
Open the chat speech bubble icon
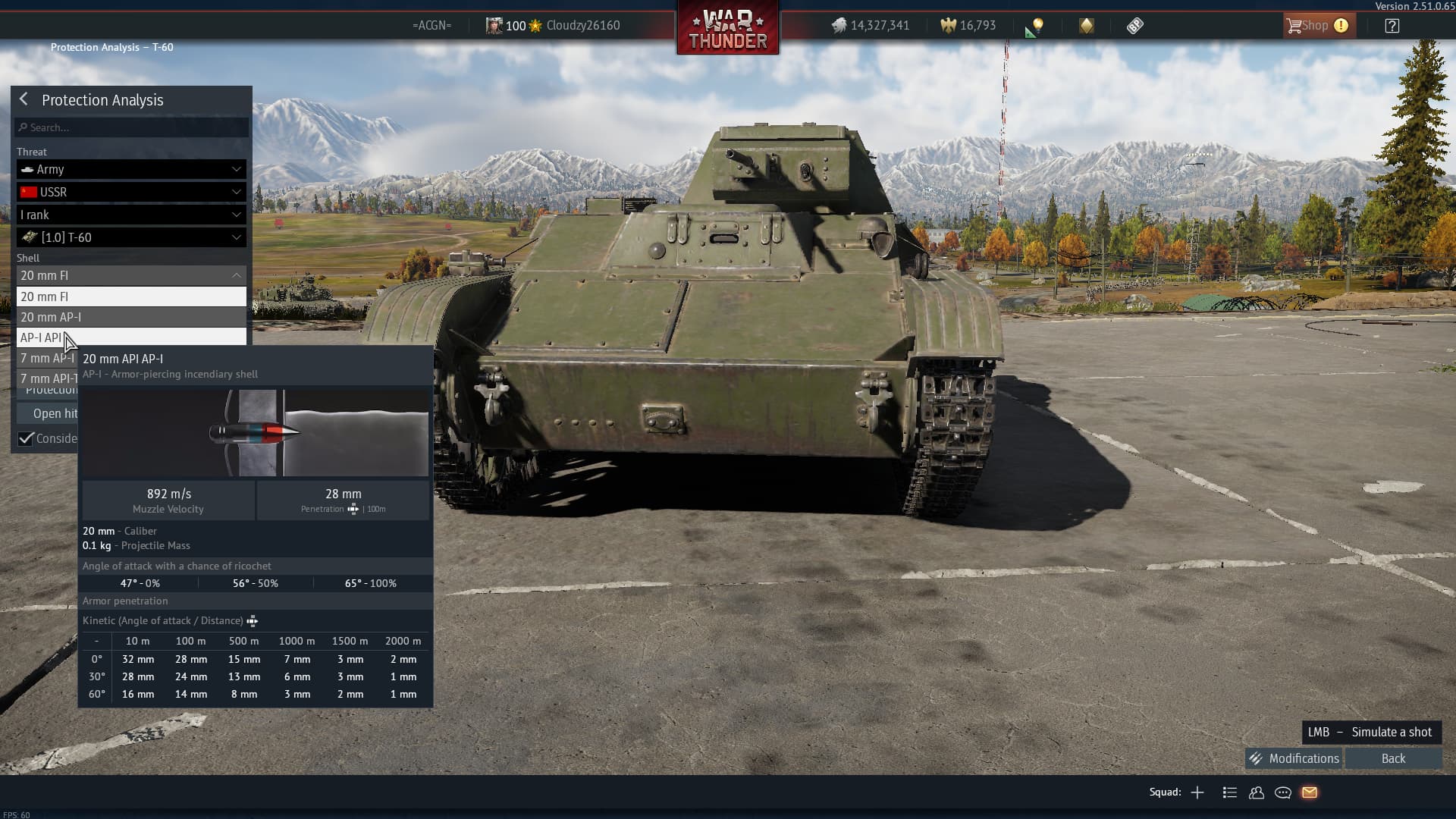[x=1283, y=792]
